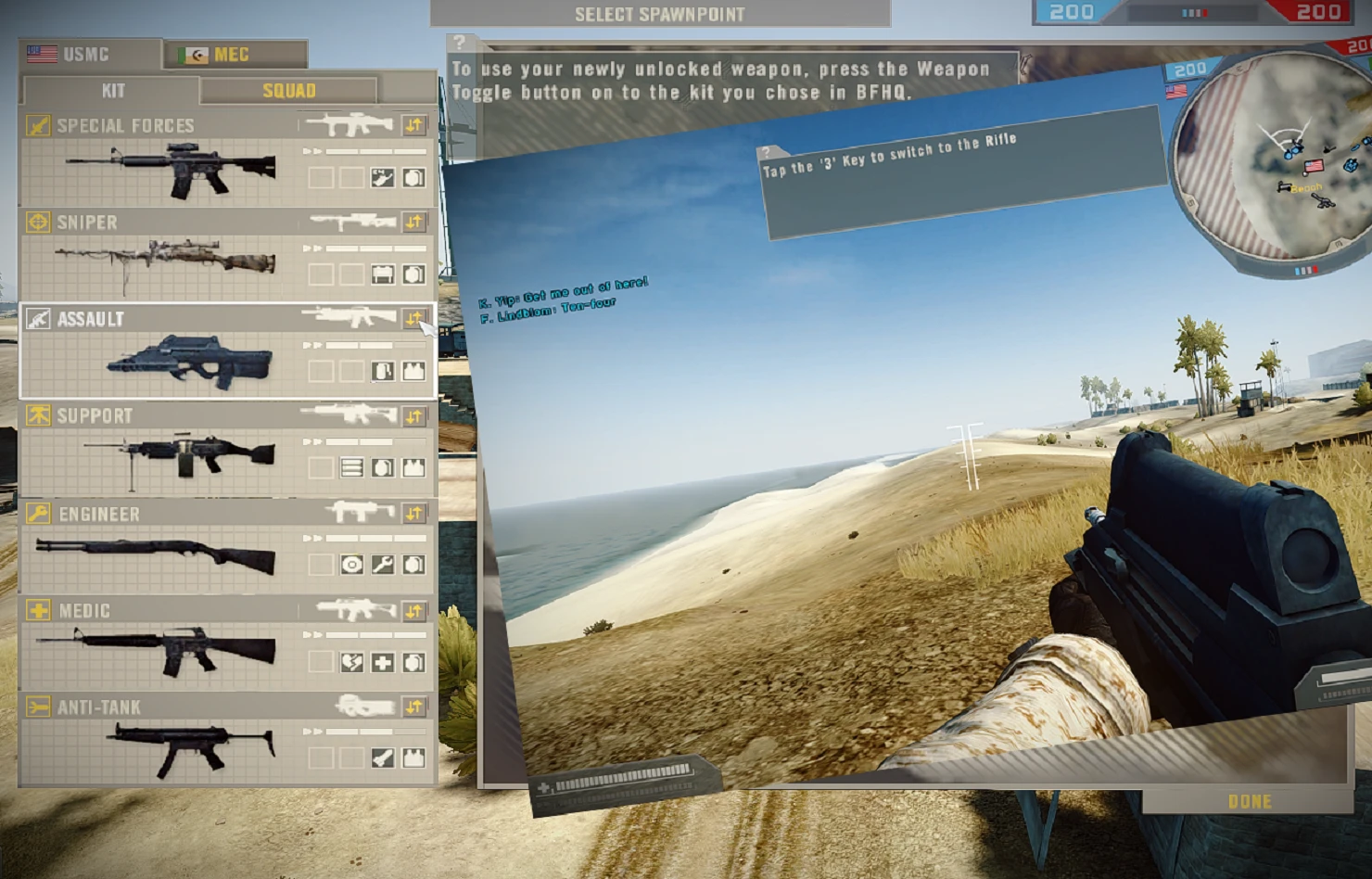Click the medkit cross icon in the Medic kit

click(x=384, y=663)
